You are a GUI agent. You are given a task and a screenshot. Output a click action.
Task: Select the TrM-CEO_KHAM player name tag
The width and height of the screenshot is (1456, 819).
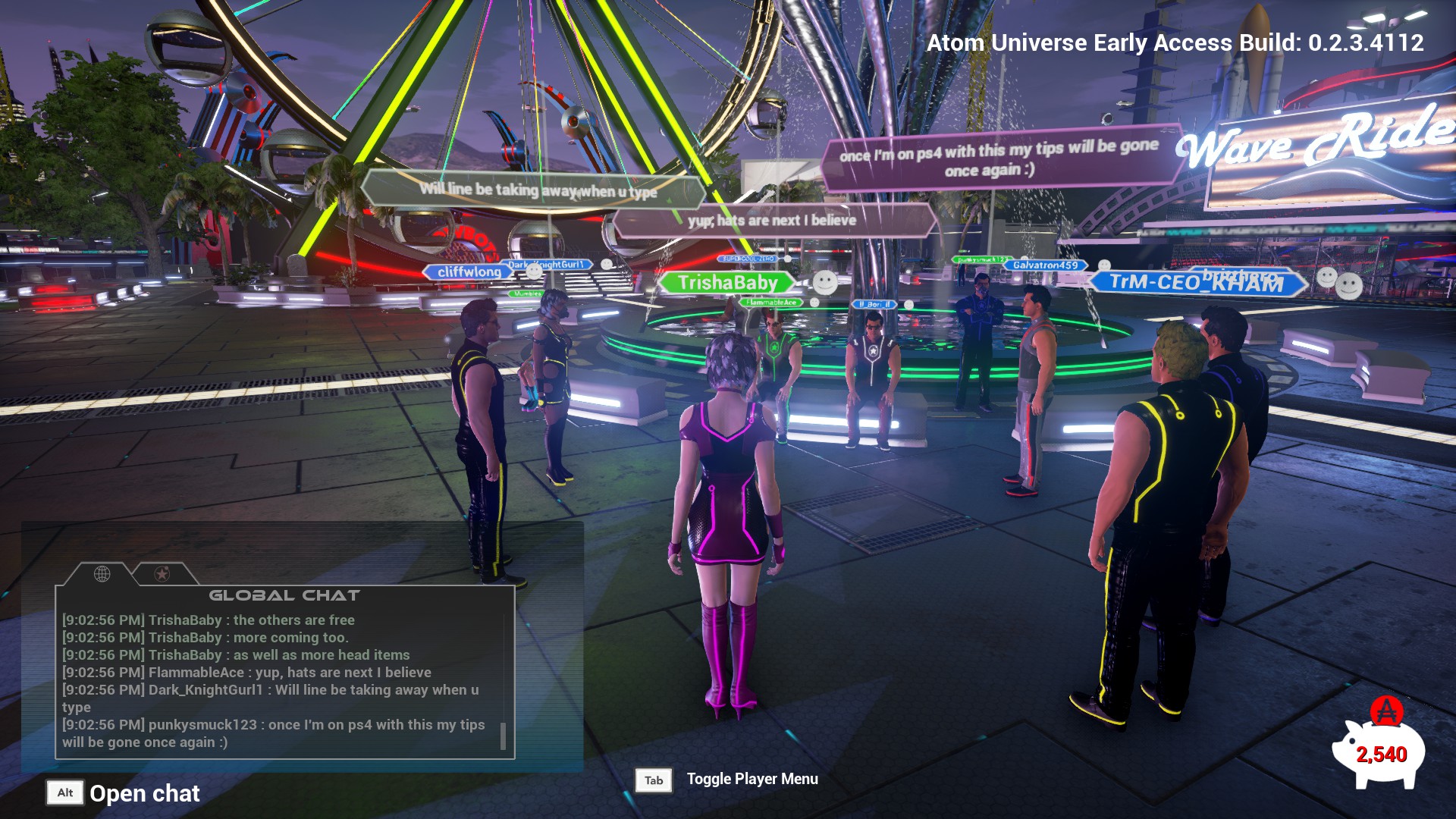(x=1197, y=283)
